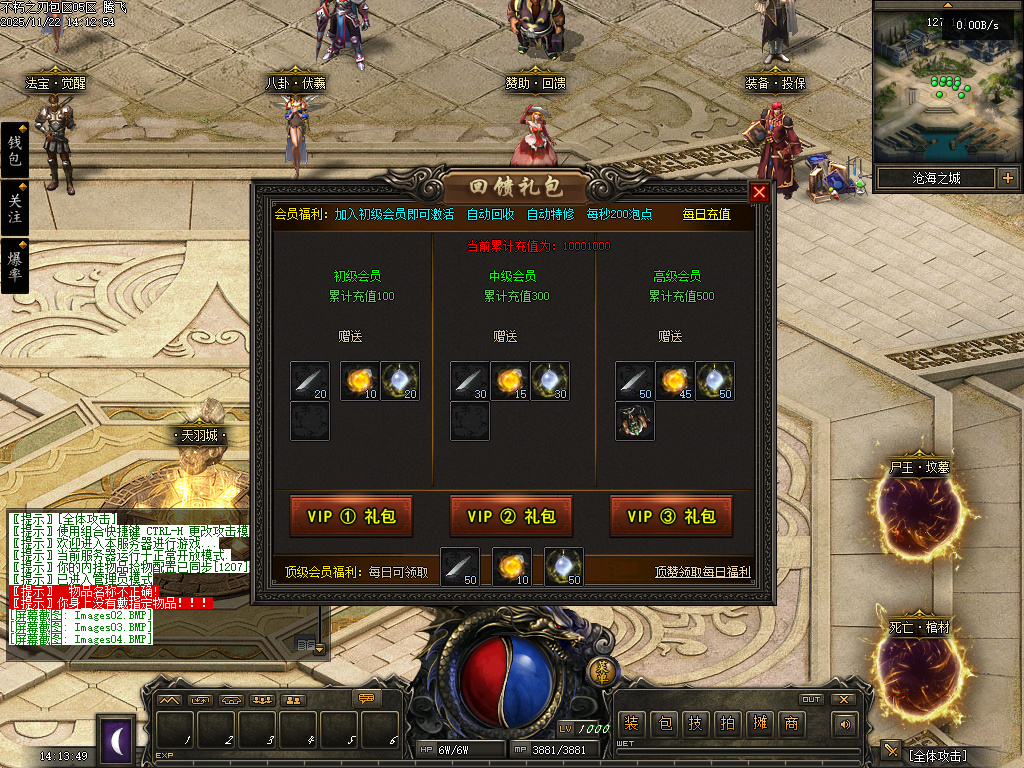Select the 高级会员 armor reward item
This screenshot has width=1024, height=768.
[x=635, y=421]
